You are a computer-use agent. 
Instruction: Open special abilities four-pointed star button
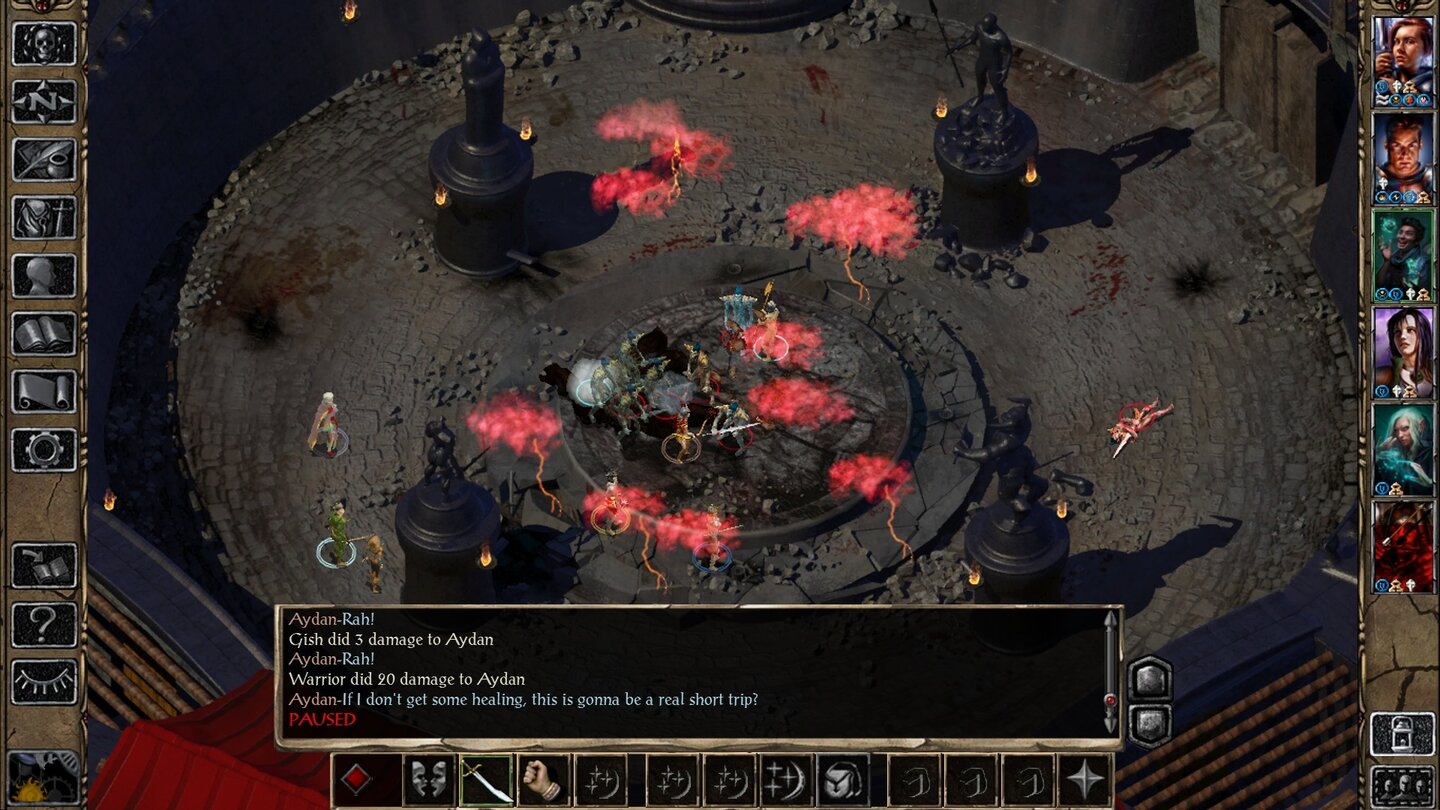[x=1085, y=780]
